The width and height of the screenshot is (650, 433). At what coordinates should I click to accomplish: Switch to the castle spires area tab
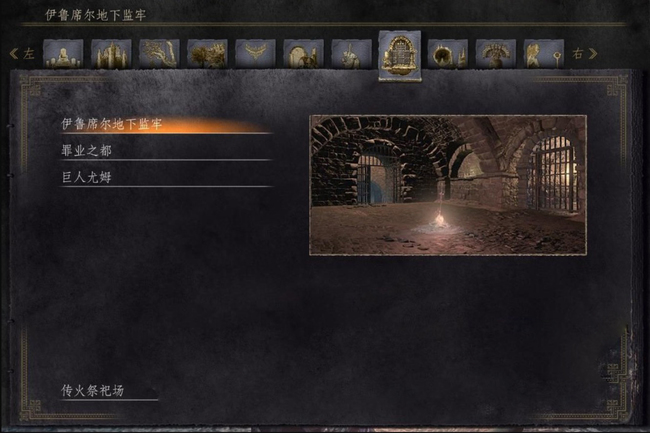click(x=111, y=54)
